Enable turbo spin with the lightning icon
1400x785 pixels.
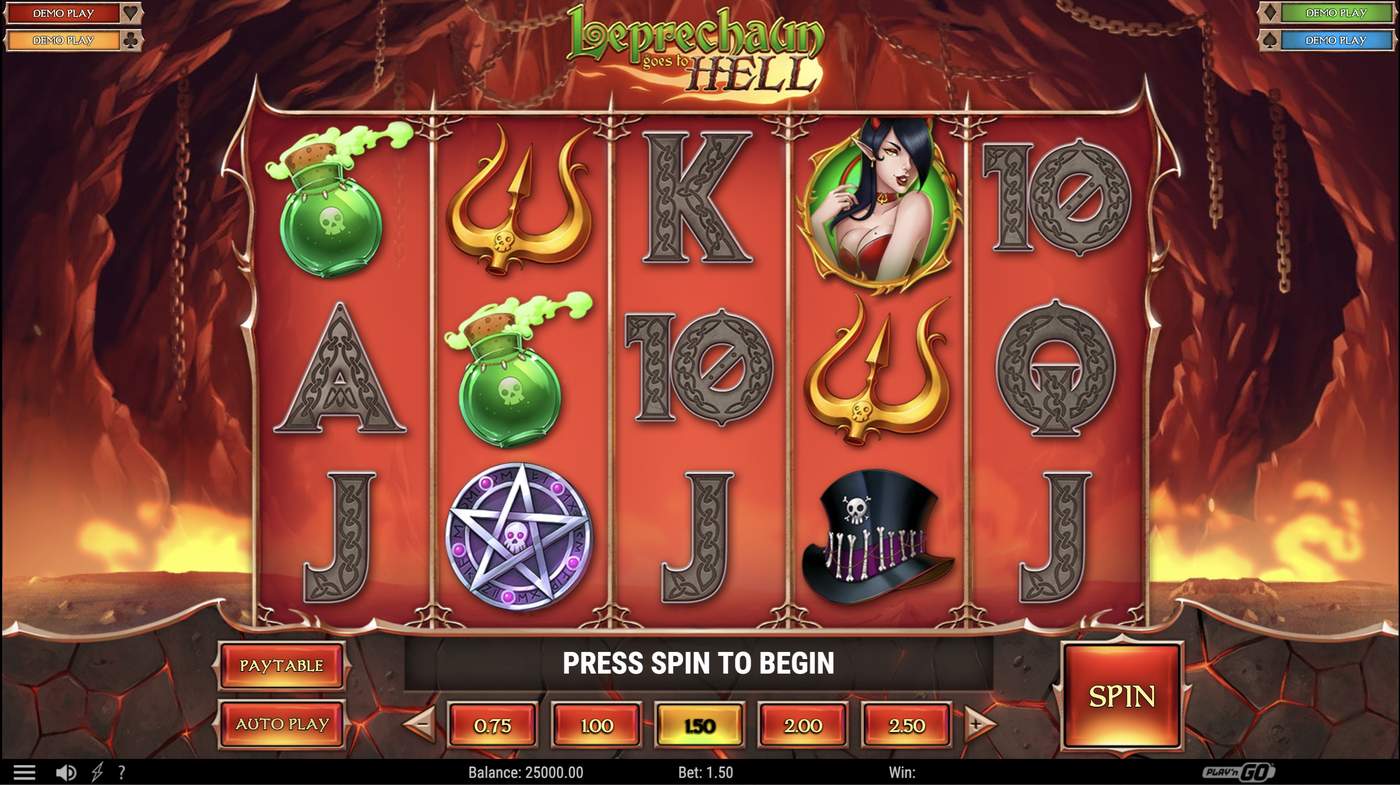click(96, 771)
